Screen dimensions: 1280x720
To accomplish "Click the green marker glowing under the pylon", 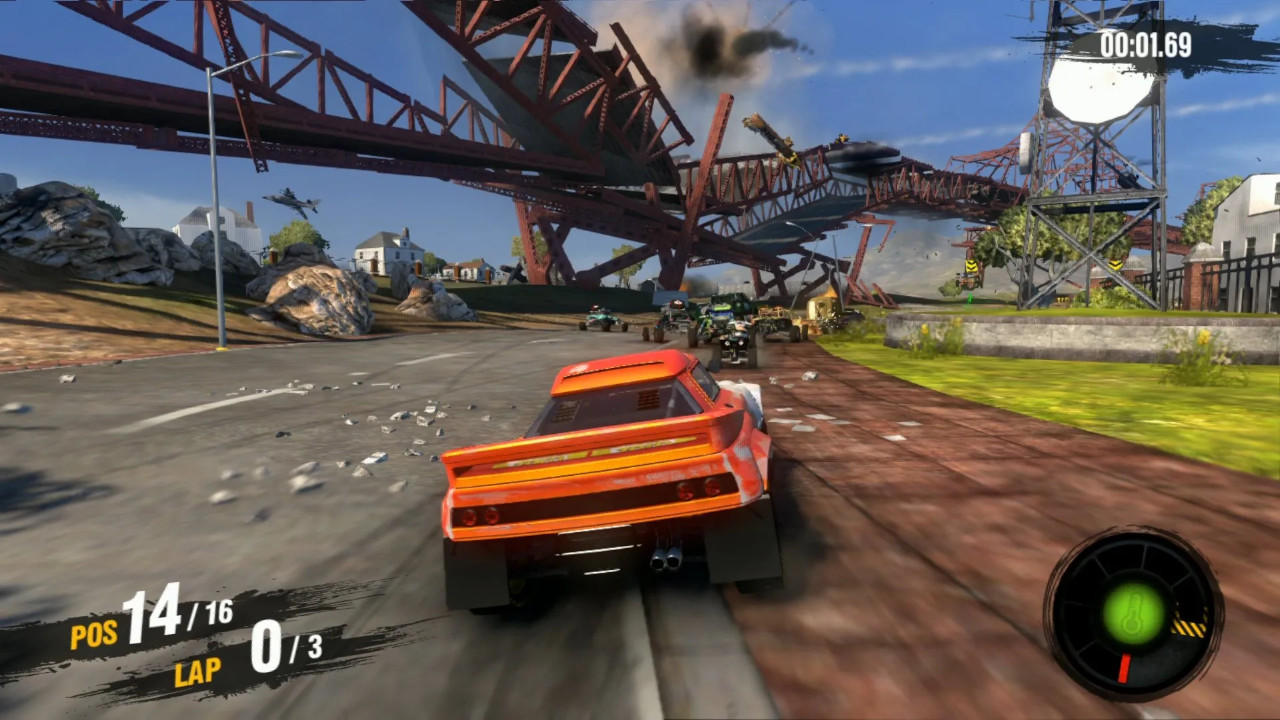I will click(970, 297).
